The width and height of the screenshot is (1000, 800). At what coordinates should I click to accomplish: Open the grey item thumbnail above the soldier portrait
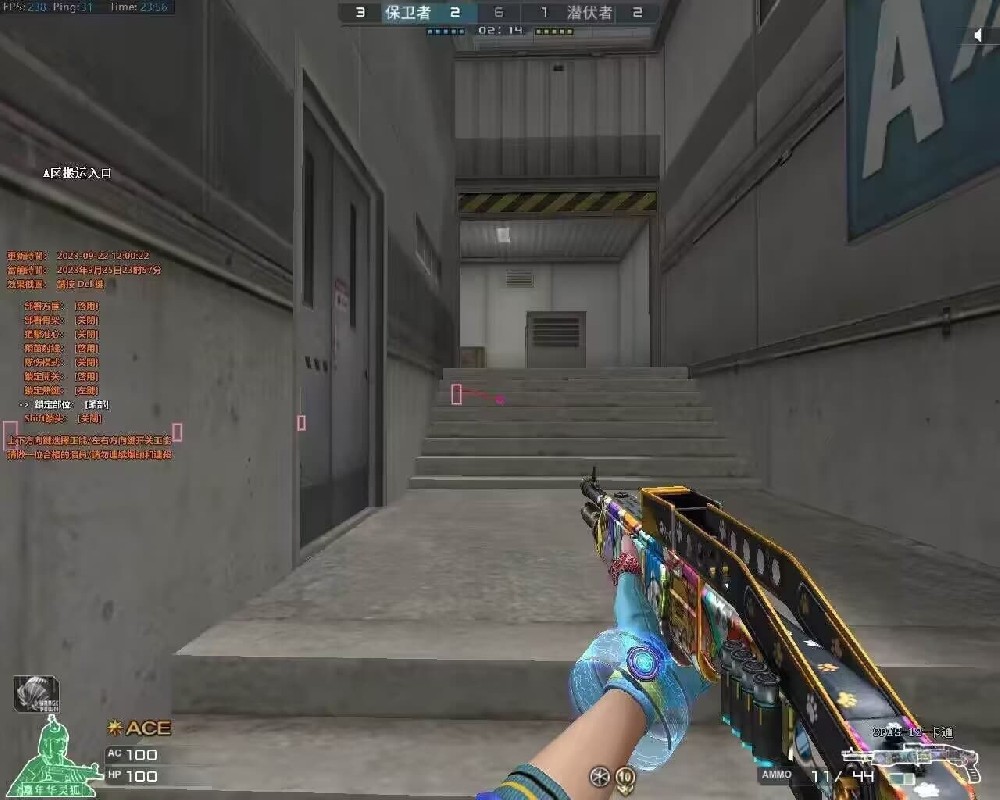(x=36, y=694)
